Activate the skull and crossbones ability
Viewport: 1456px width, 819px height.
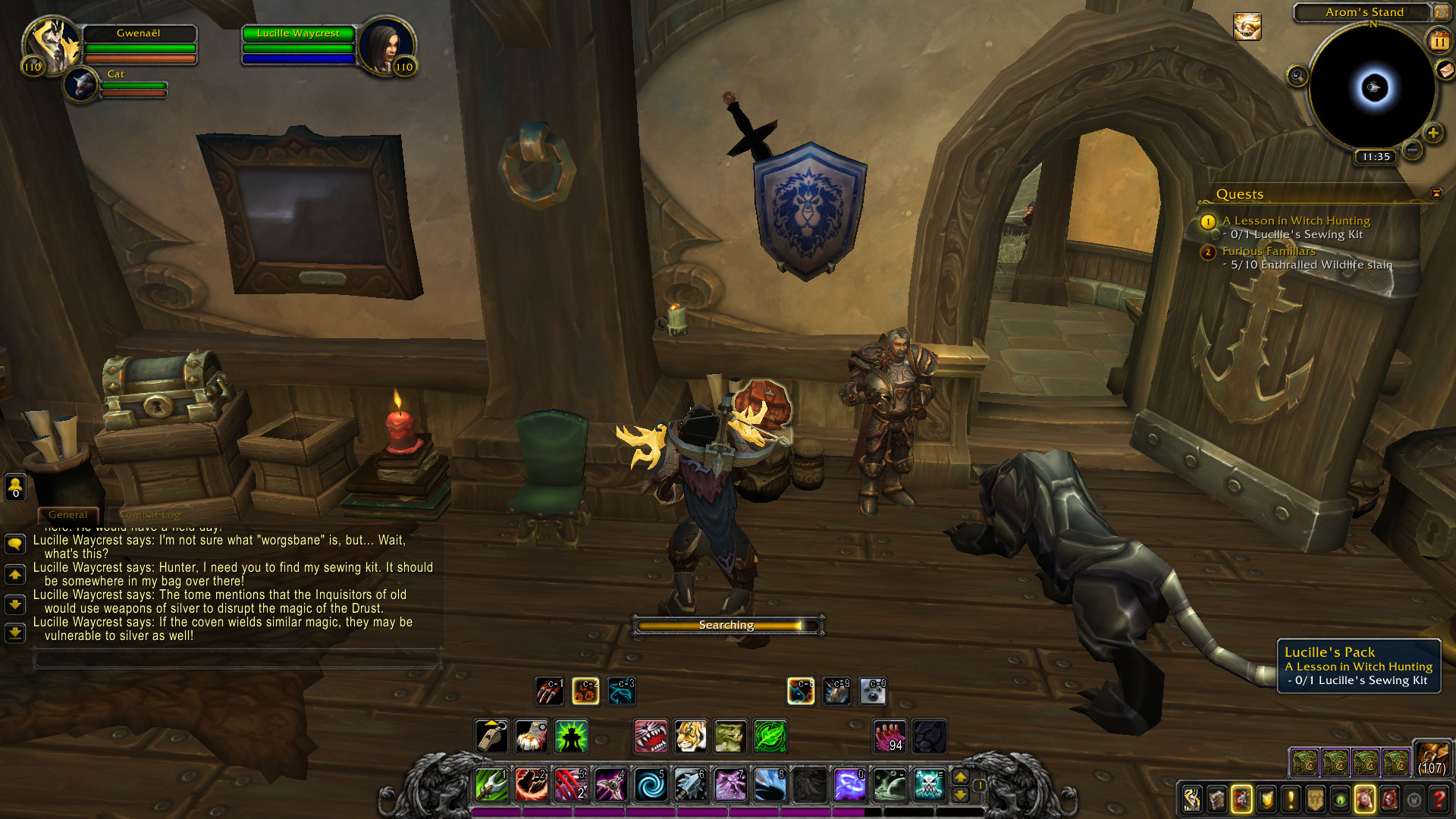click(x=929, y=786)
